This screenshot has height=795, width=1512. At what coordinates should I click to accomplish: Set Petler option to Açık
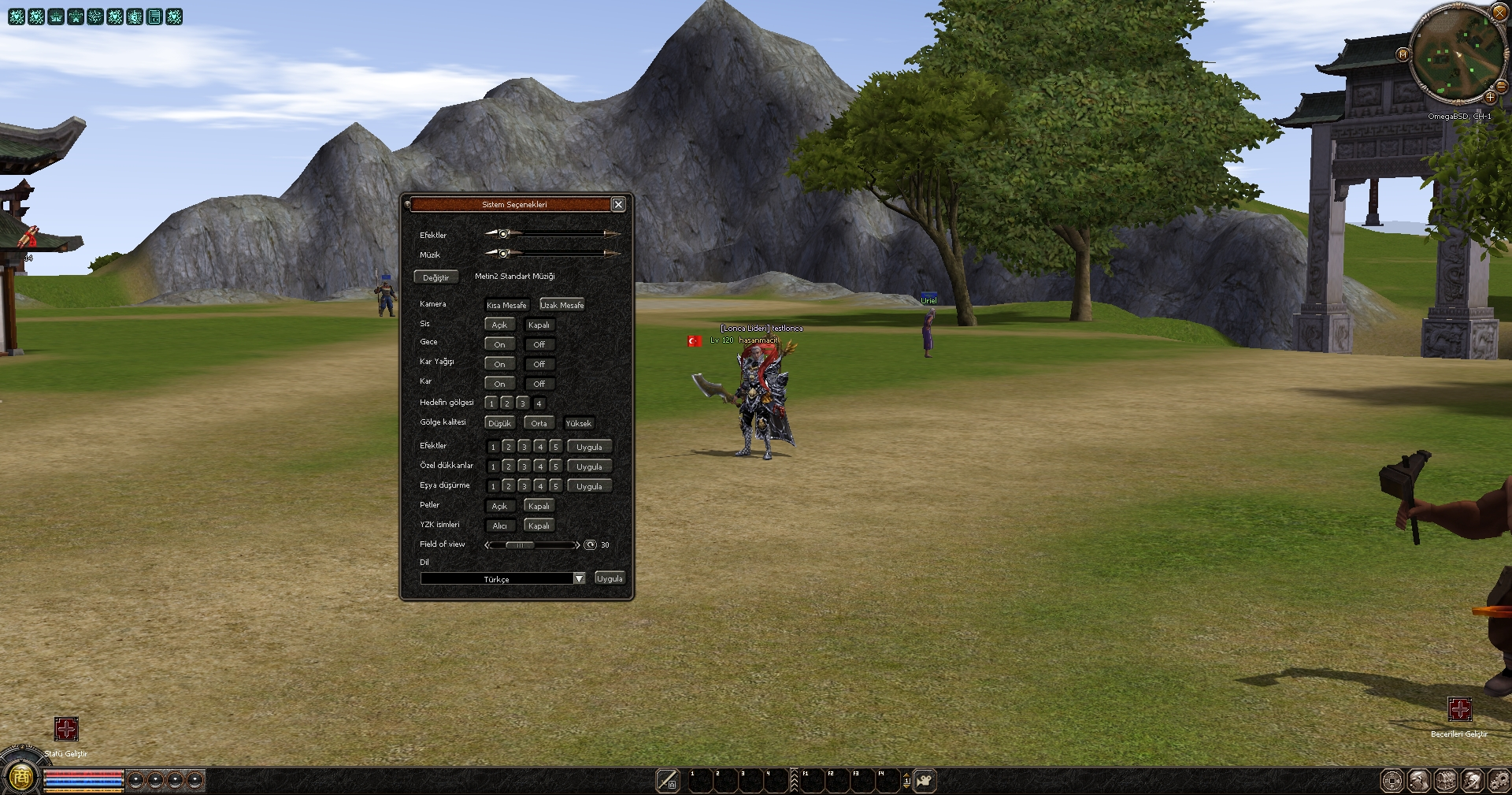click(x=499, y=506)
